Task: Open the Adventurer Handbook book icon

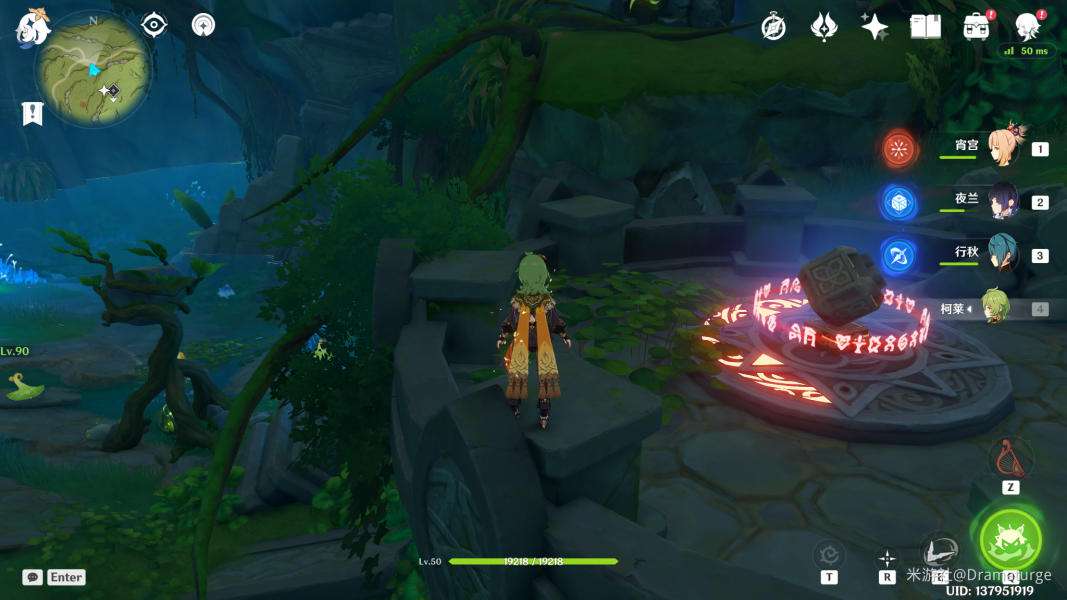Action: [x=925, y=27]
